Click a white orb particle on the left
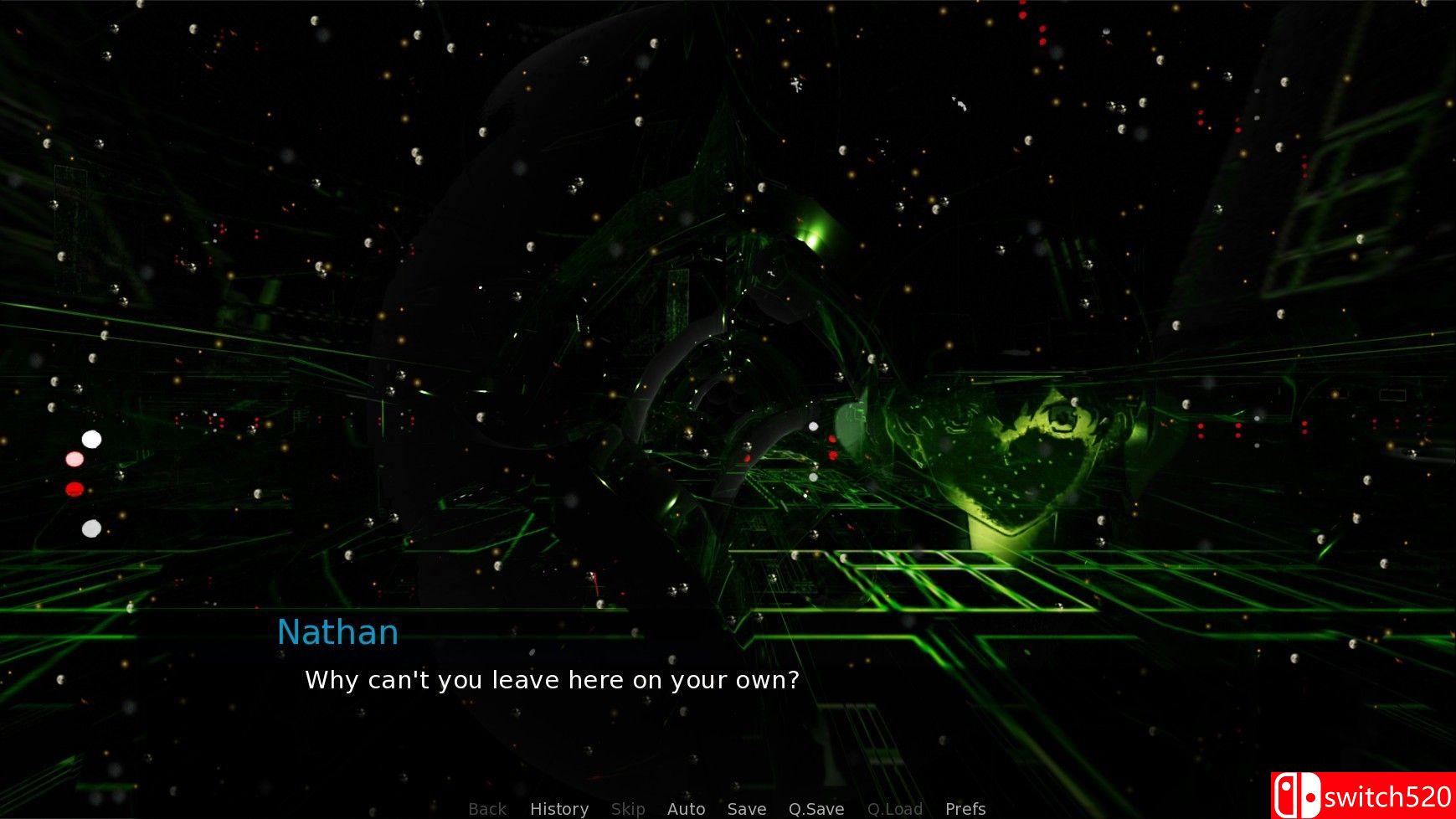Viewport: 1456px width, 819px height. (x=91, y=438)
